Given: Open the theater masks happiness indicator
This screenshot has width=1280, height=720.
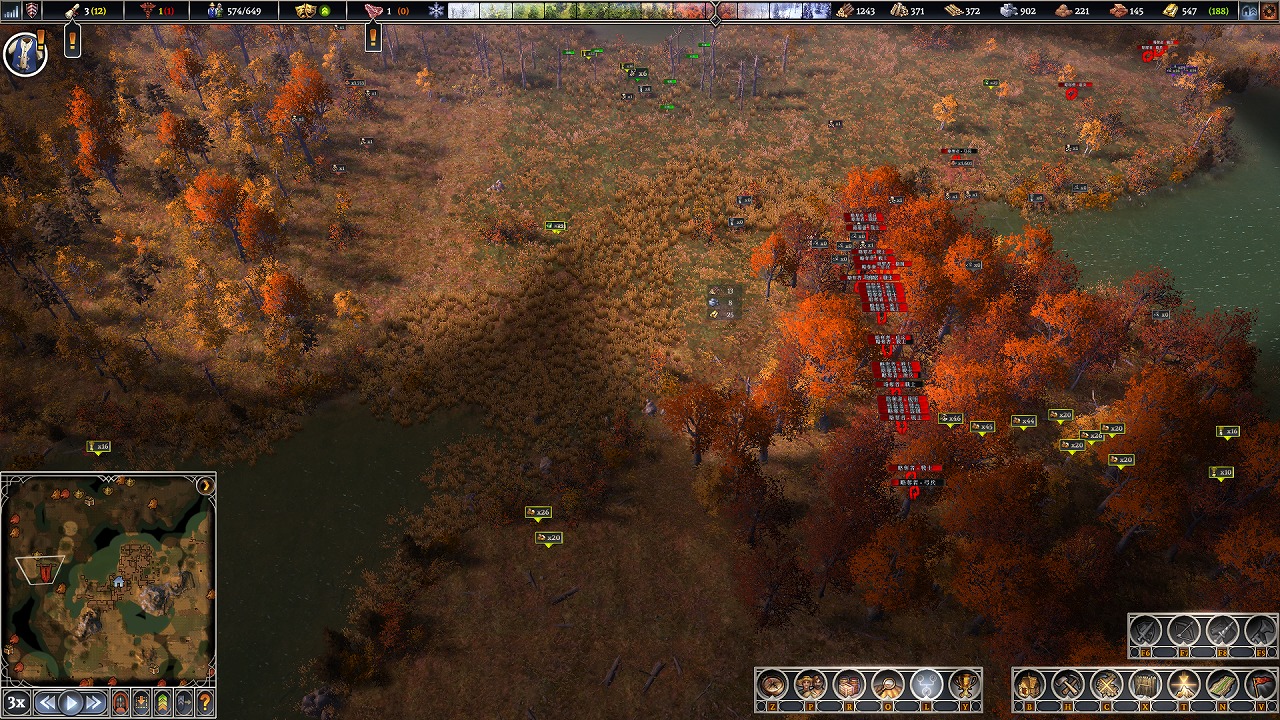Looking at the screenshot, I should pos(306,11).
